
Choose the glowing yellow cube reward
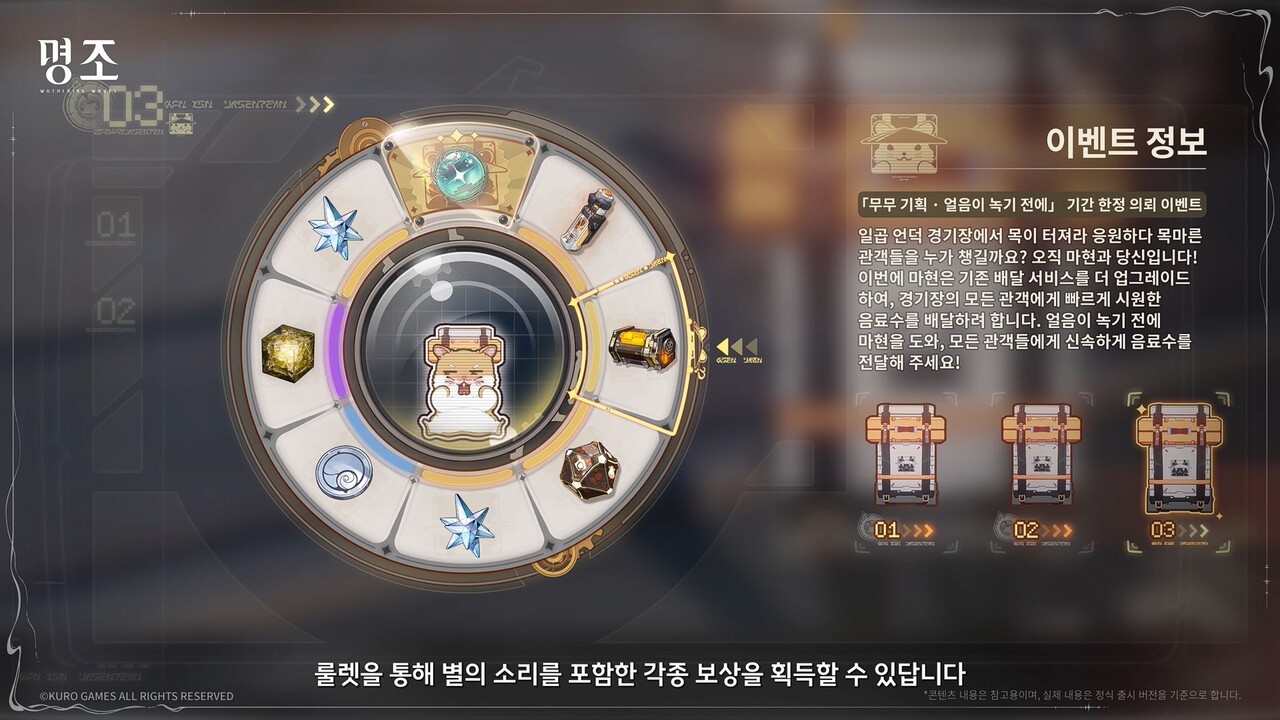[x=287, y=350]
